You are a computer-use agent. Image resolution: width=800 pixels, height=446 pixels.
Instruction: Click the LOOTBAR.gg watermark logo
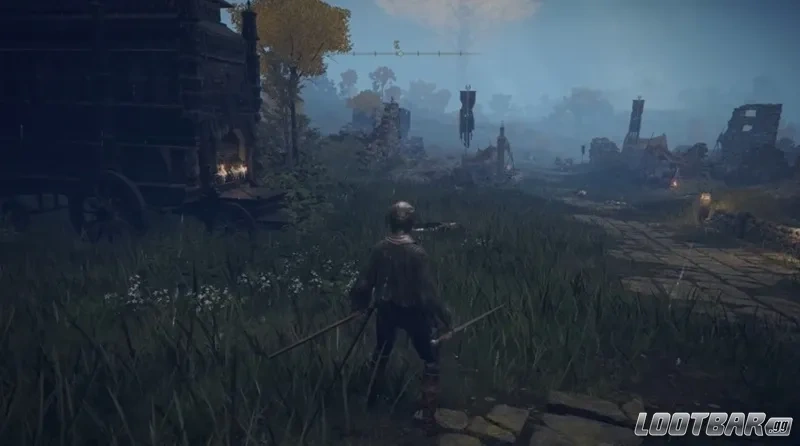[x=714, y=425]
